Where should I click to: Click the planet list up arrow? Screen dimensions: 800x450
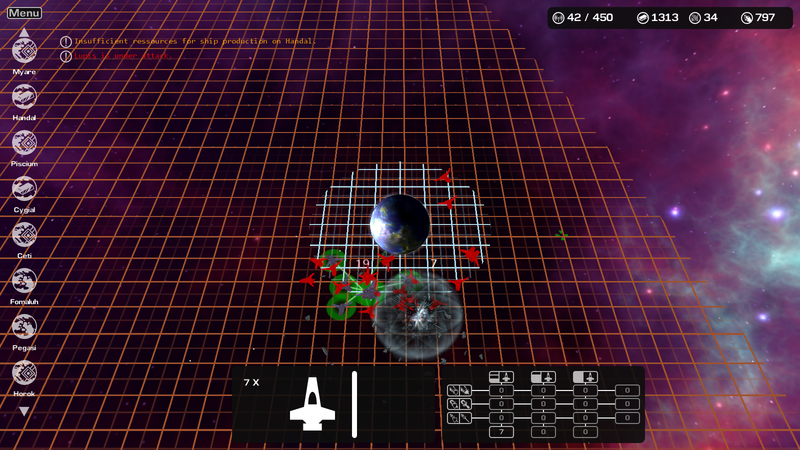tap(24, 30)
